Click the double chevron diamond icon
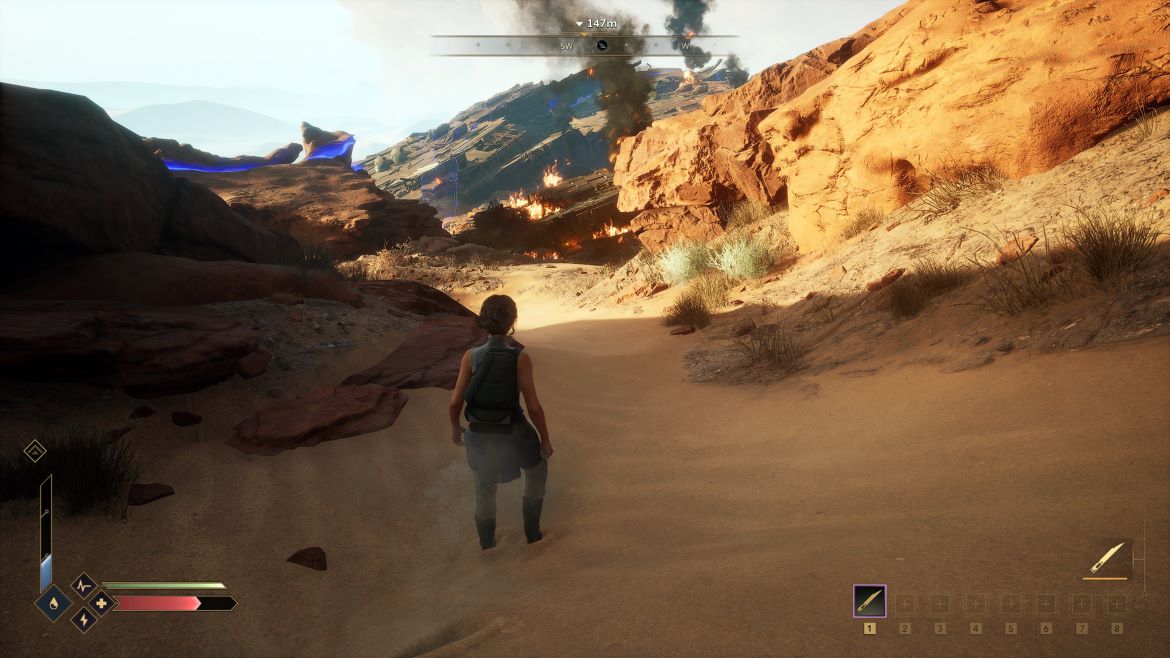The image size is (1170, 658). click(x=35, y=451)
